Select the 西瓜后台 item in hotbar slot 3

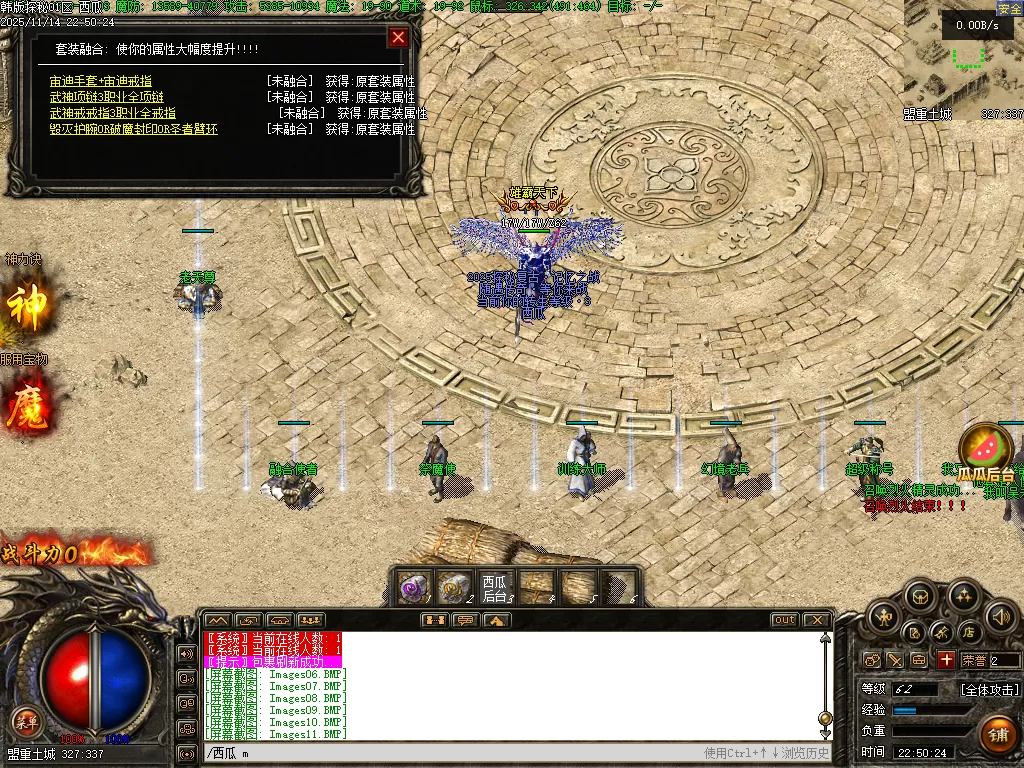click(494, 587)
